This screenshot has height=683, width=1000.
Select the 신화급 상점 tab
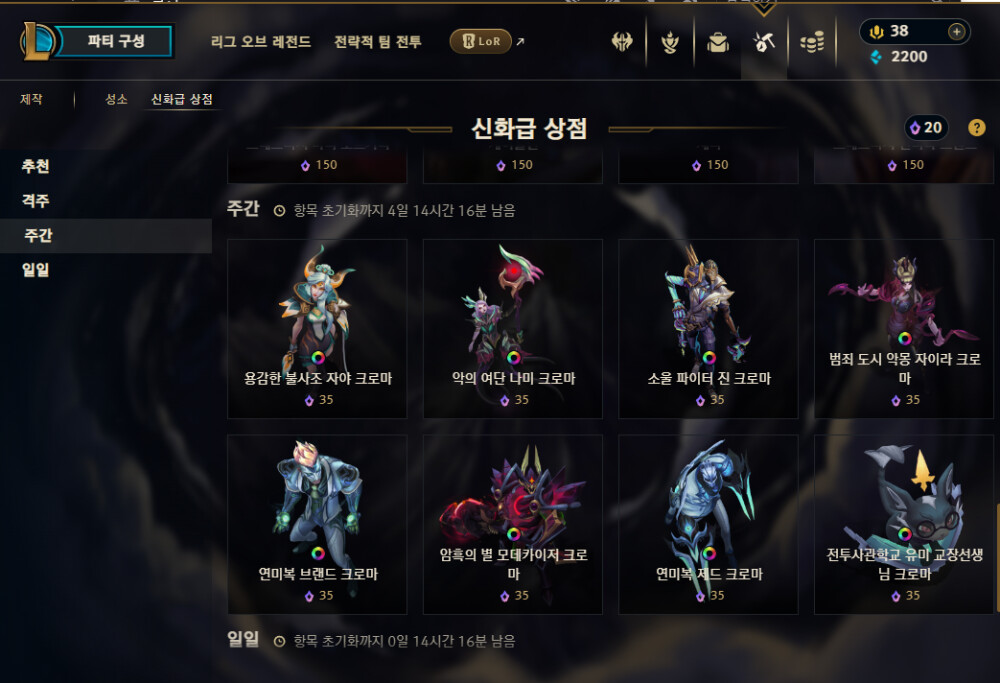(181, 100)
